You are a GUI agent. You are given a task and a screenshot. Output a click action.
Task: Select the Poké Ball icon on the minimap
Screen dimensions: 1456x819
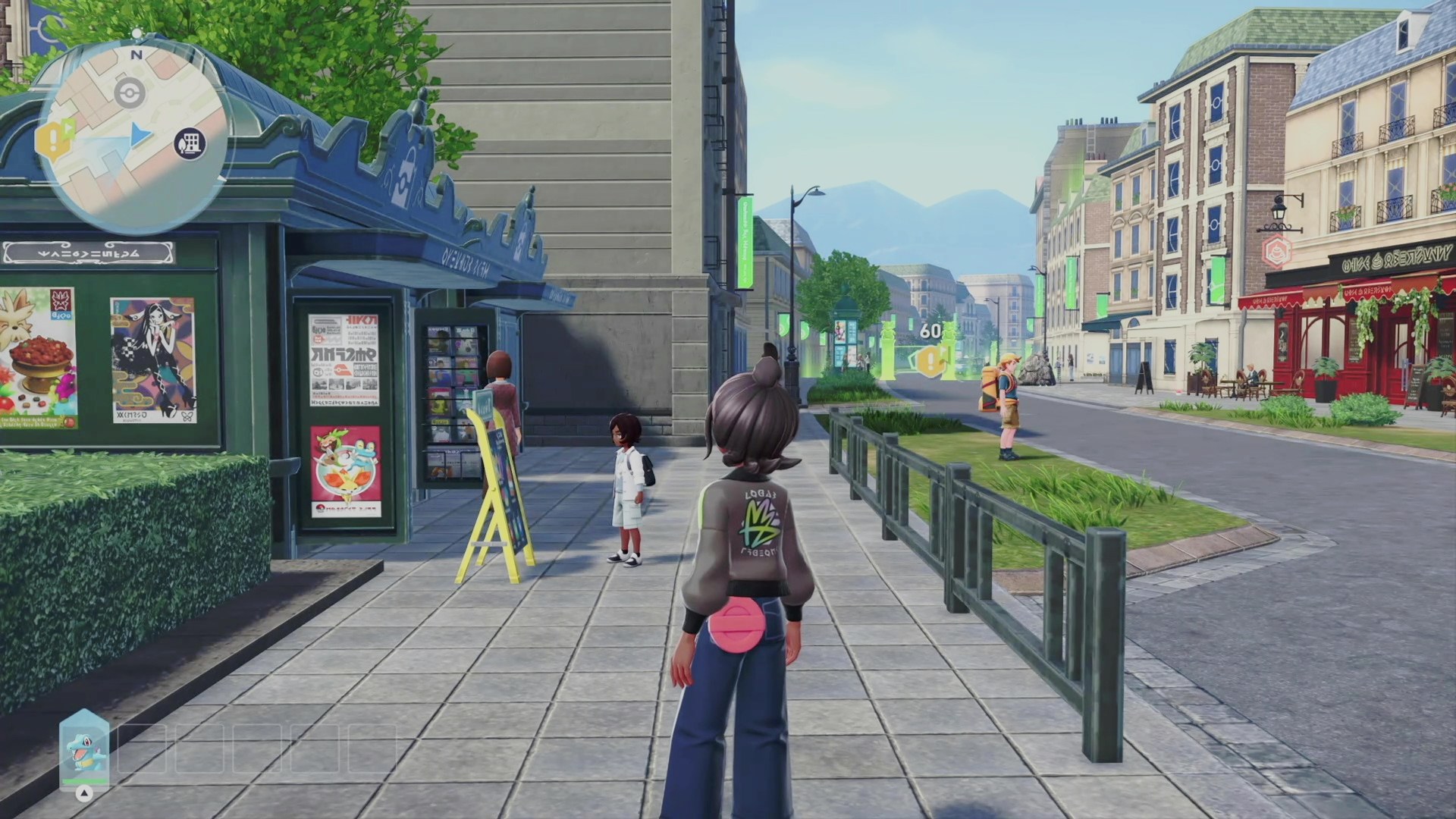[x=130, y=94]
